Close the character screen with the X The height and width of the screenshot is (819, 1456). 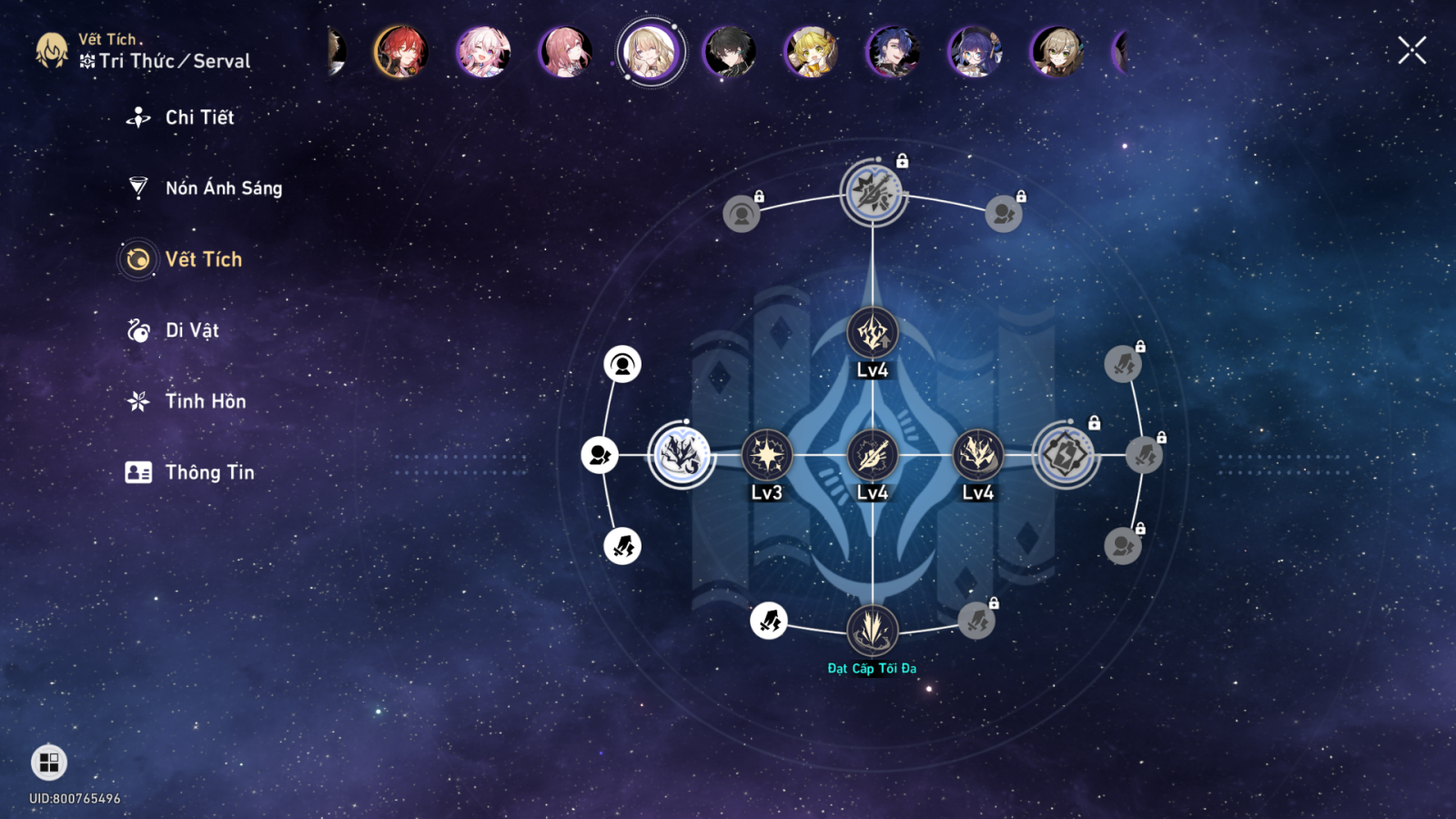click(1411, 50)
